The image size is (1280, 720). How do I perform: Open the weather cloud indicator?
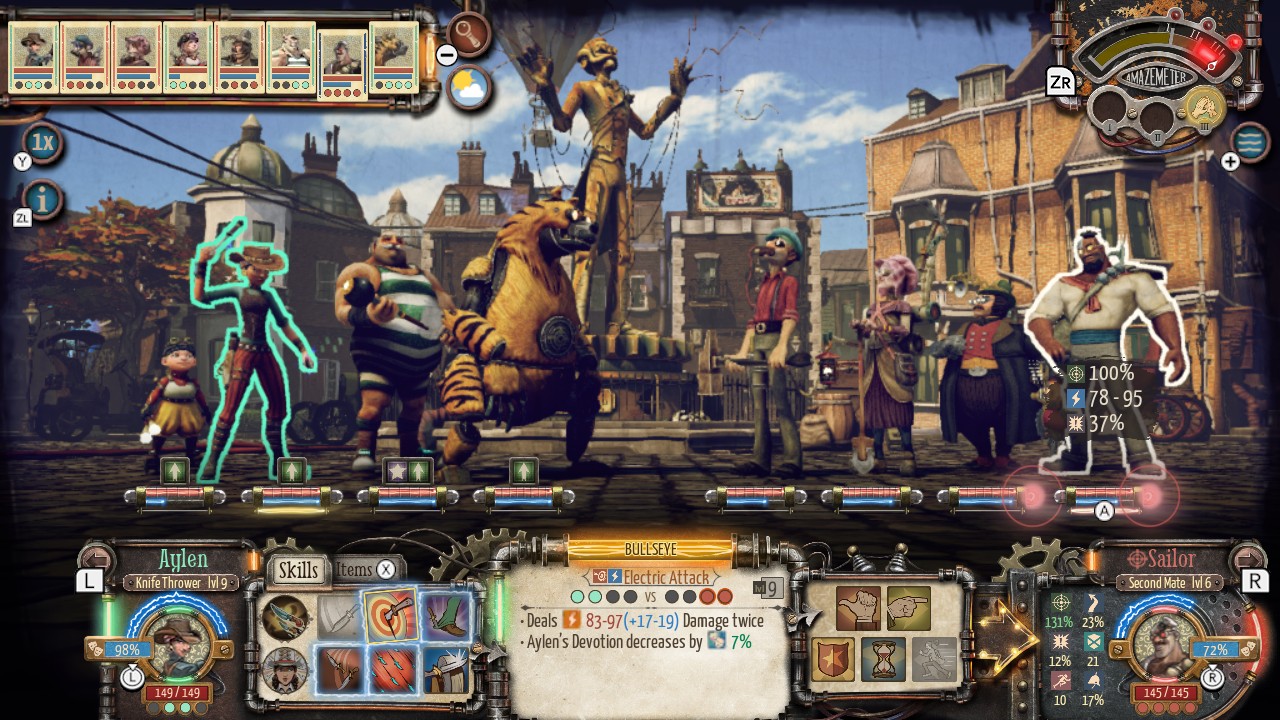[x=468, y=86]
